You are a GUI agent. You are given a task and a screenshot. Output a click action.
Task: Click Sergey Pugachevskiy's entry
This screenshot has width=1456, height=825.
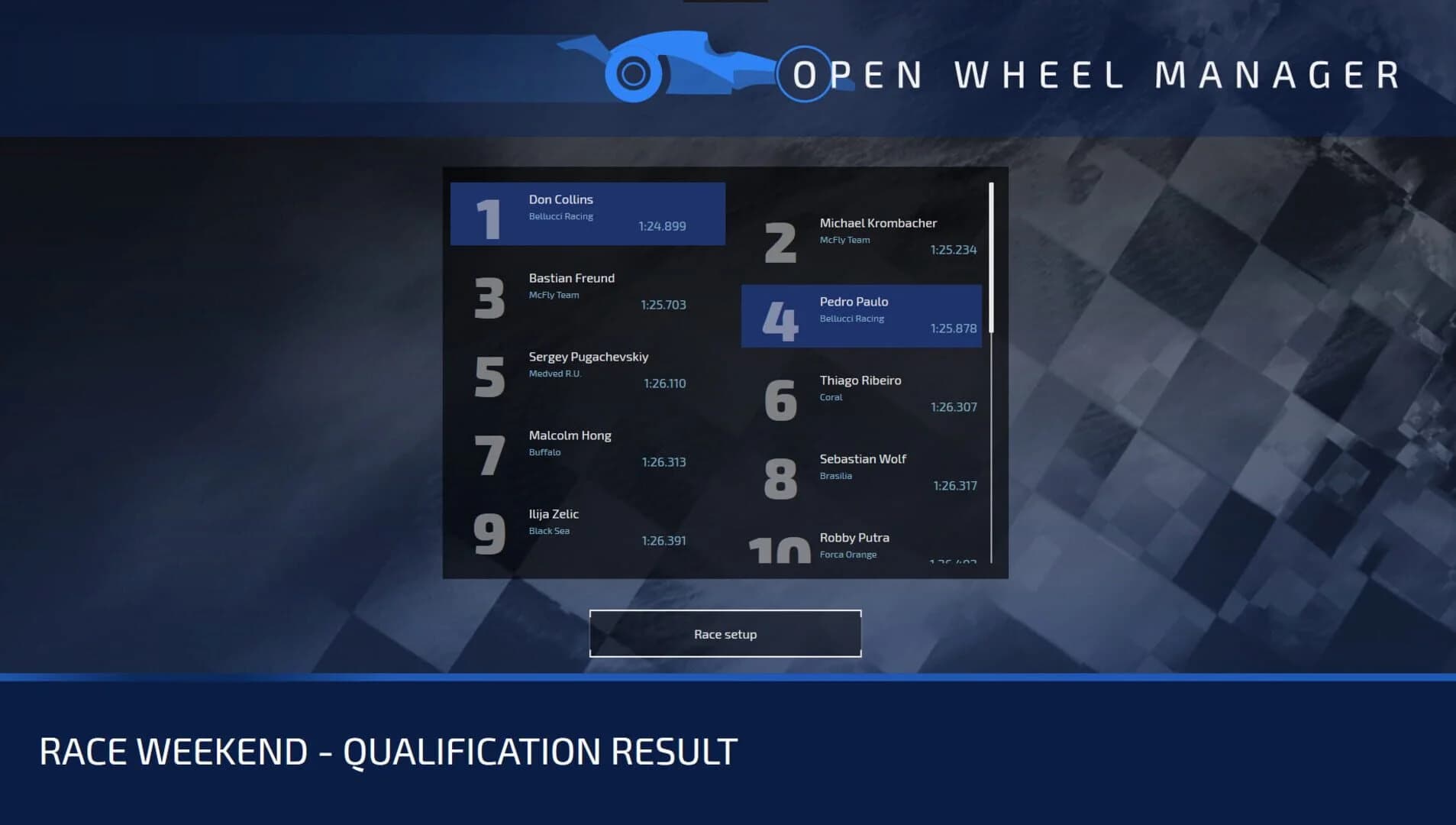tap(588, 371)
